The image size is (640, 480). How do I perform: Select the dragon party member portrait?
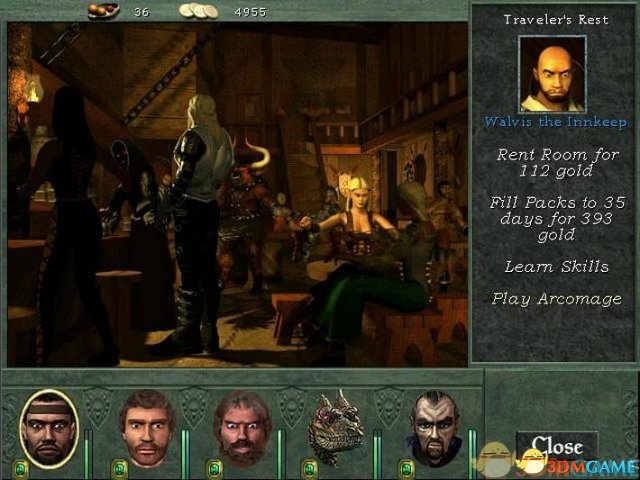click(335, 428)
